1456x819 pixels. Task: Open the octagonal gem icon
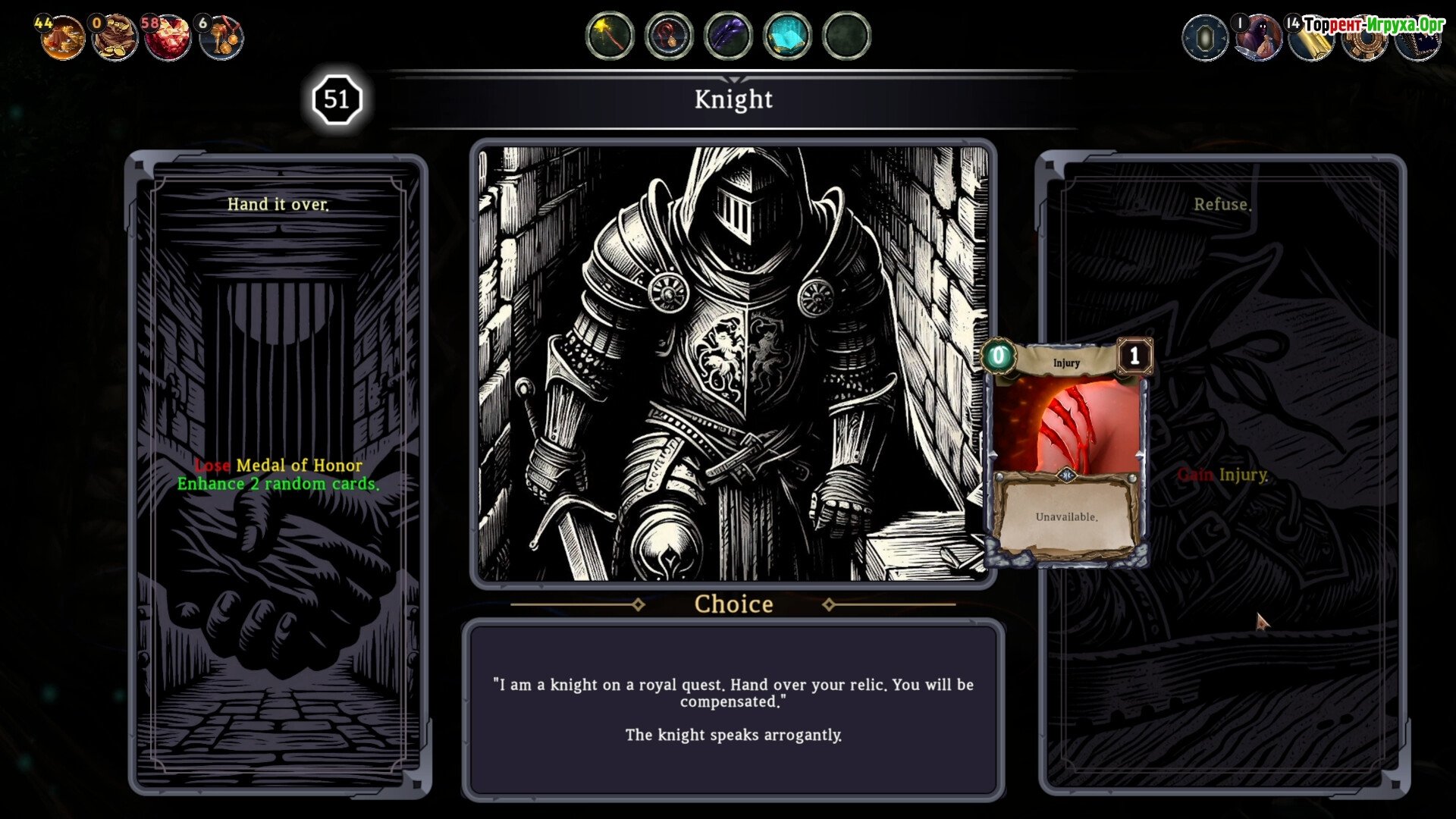pos(1205,37)
